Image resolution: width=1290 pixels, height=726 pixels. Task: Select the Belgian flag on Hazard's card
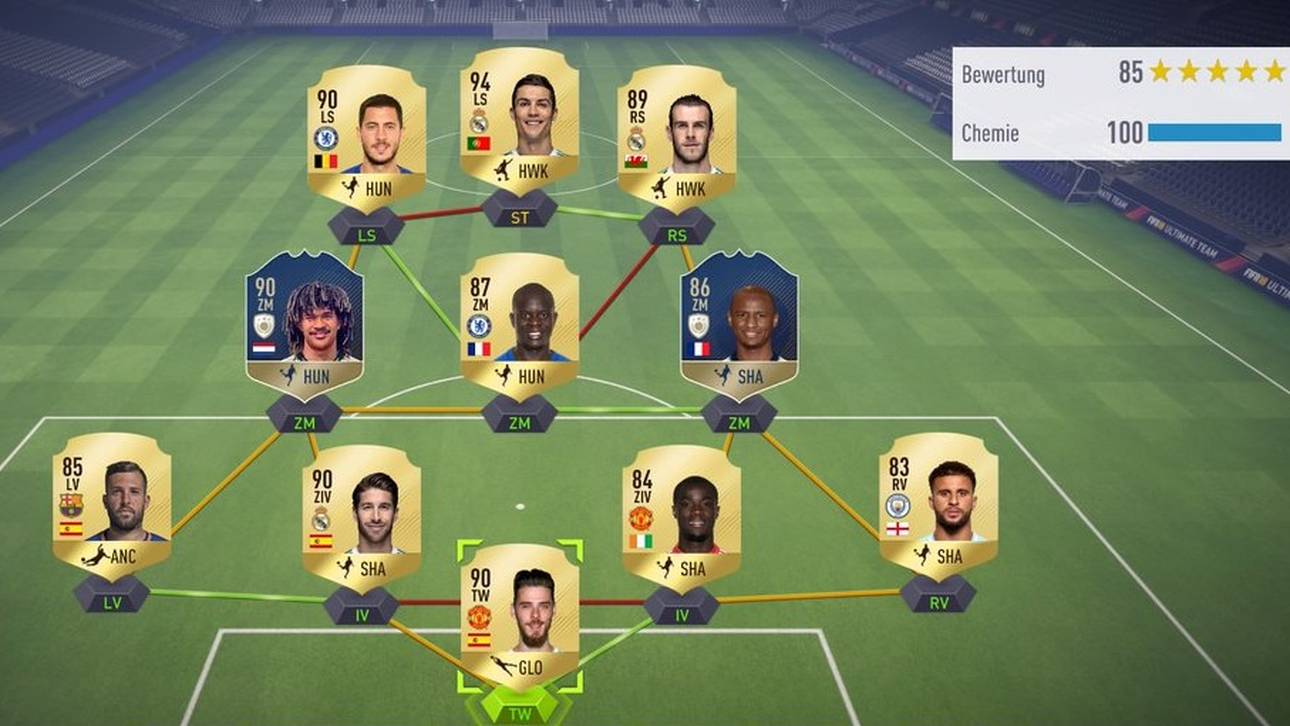pyautogui.click(x=325, y=162)
